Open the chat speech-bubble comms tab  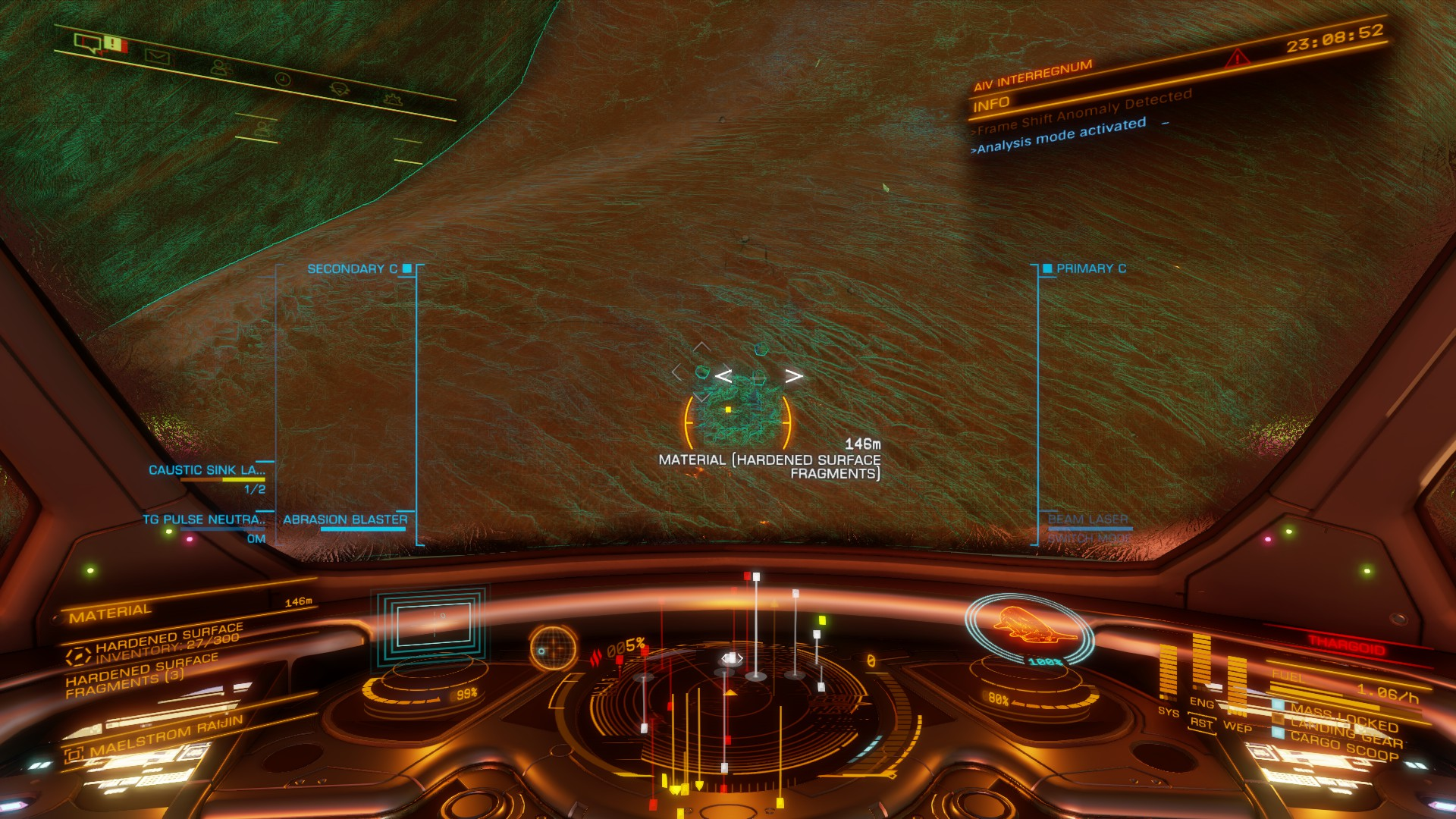[x=89, y=42]
